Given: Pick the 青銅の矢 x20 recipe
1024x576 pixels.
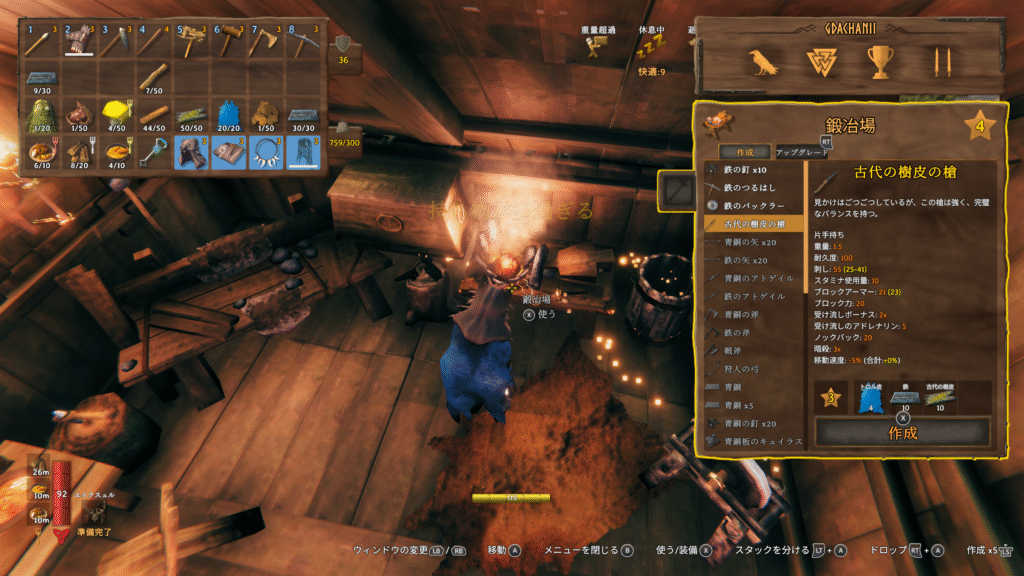Looking at the screenshot, I should 752,242.
